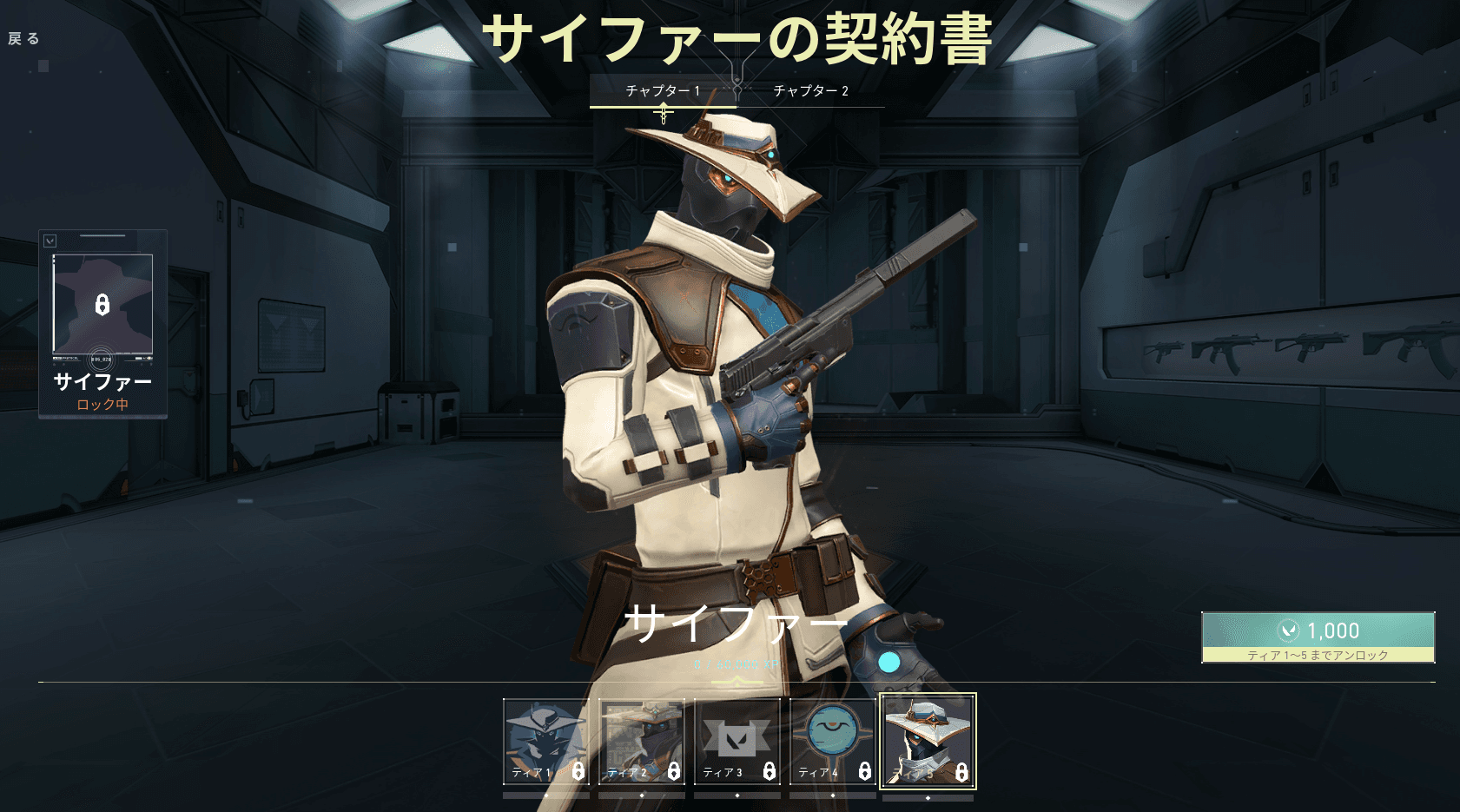Select the Valorant emblem player title in ティア 3
This screenshot has width=1460, height=812.
pos(737,738)
